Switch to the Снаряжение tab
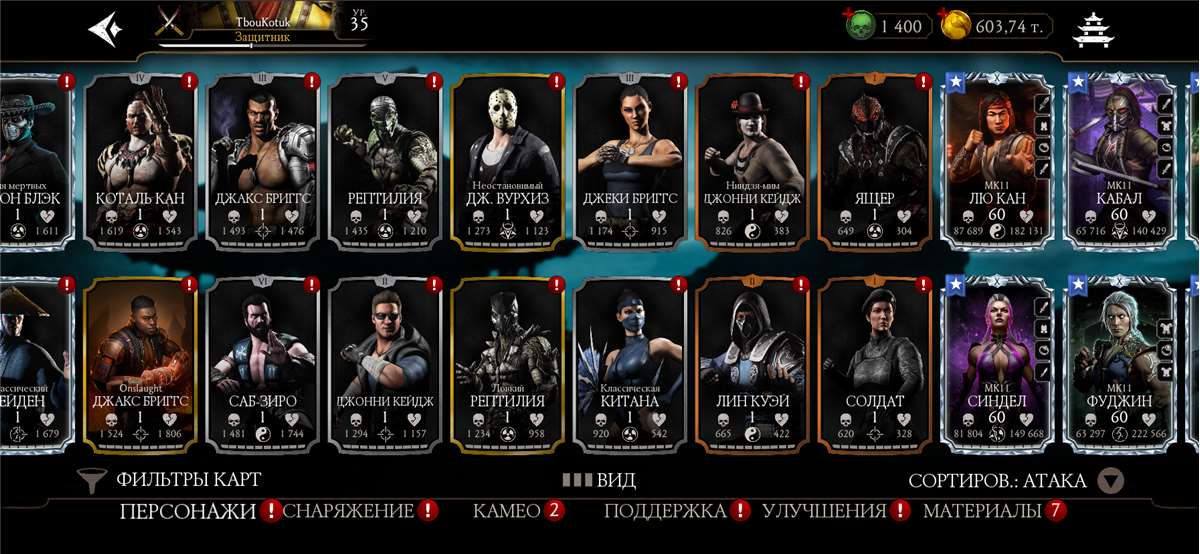This screenshot has height=554, width=1200. tap(349, 511)
